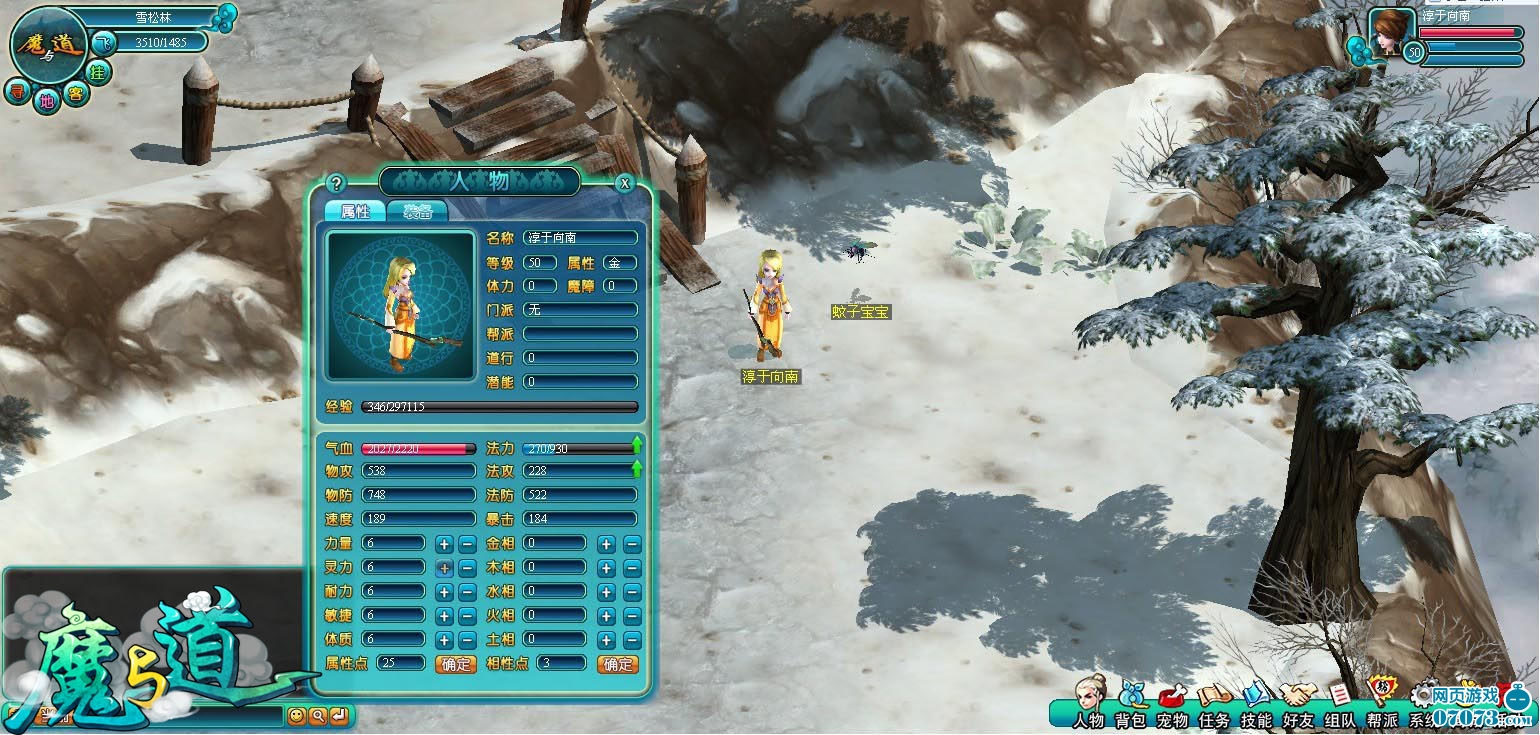Open the chat emoji smiley picker
Image resolution: width=1540 pixels, height=735 pixels.
296,716
